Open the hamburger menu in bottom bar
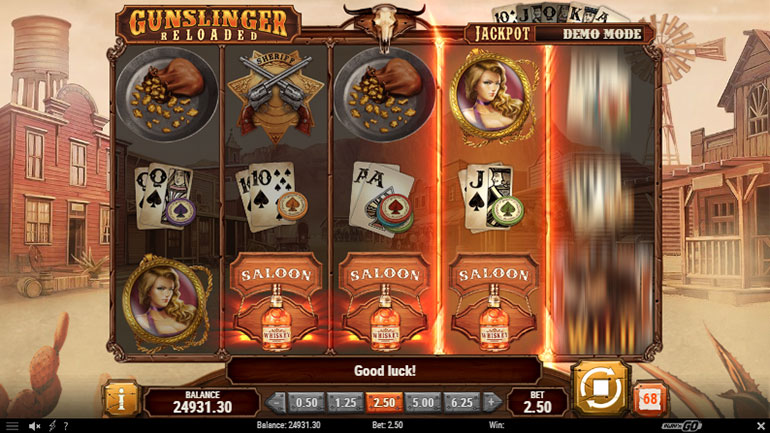 (x=12, y=426)
